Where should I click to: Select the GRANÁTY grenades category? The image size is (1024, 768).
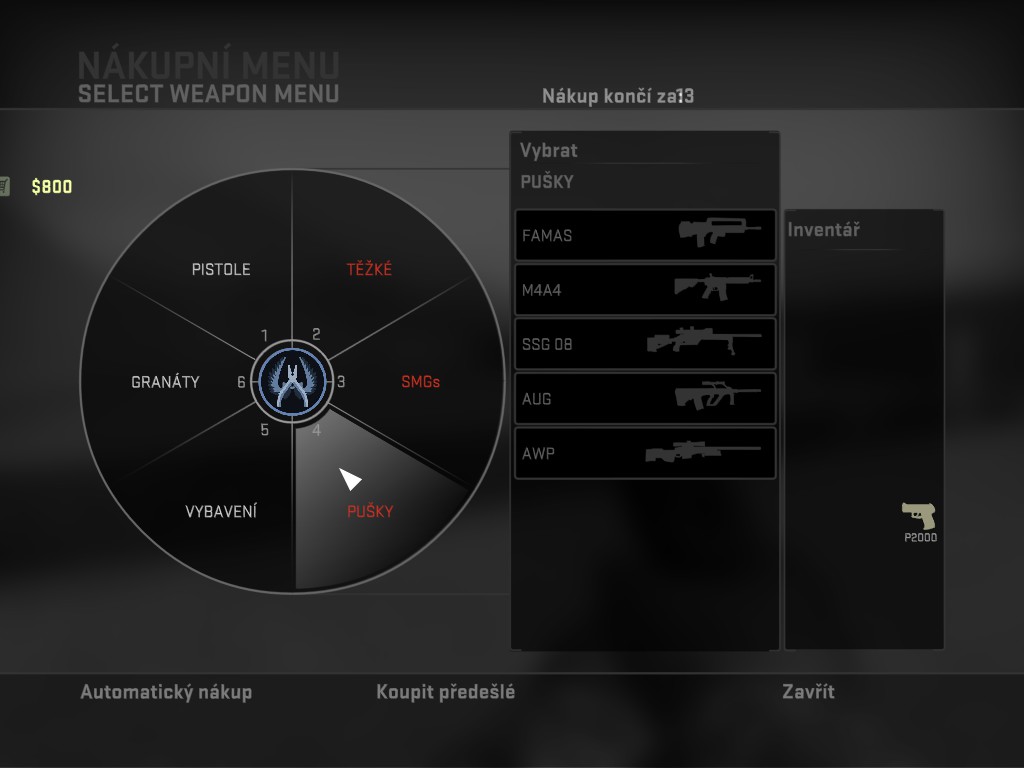click(x=165, y=381)
